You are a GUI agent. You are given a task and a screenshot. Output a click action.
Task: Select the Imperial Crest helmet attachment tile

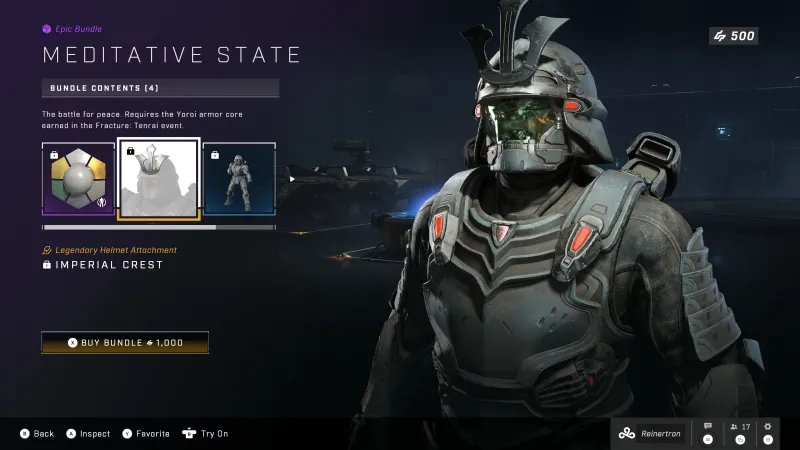tap(159, 179)
